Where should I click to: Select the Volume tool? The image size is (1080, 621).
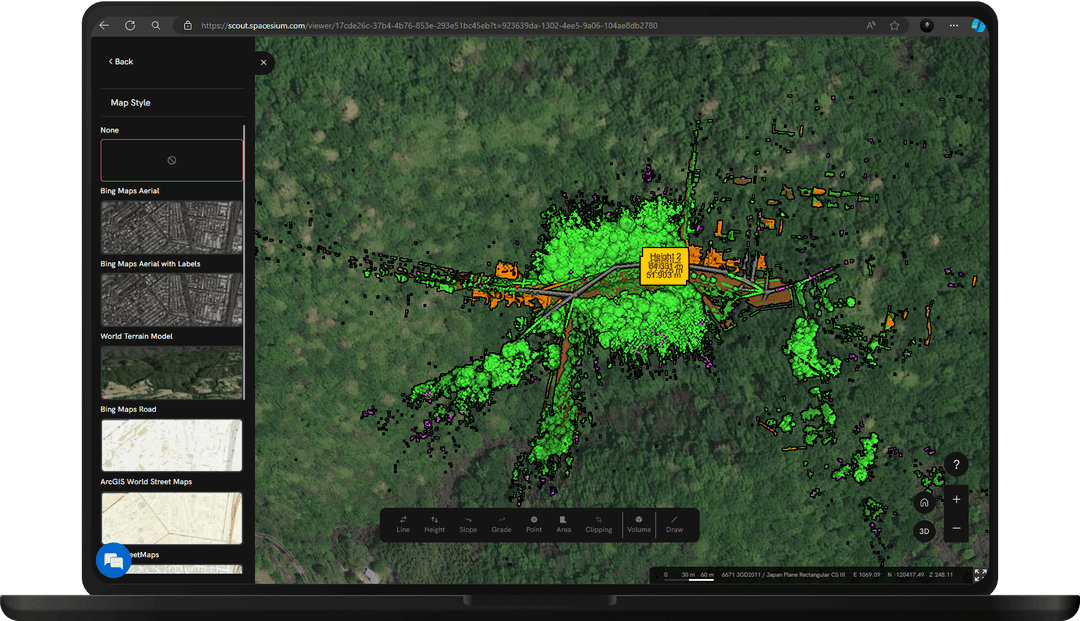tap(639, 524)
